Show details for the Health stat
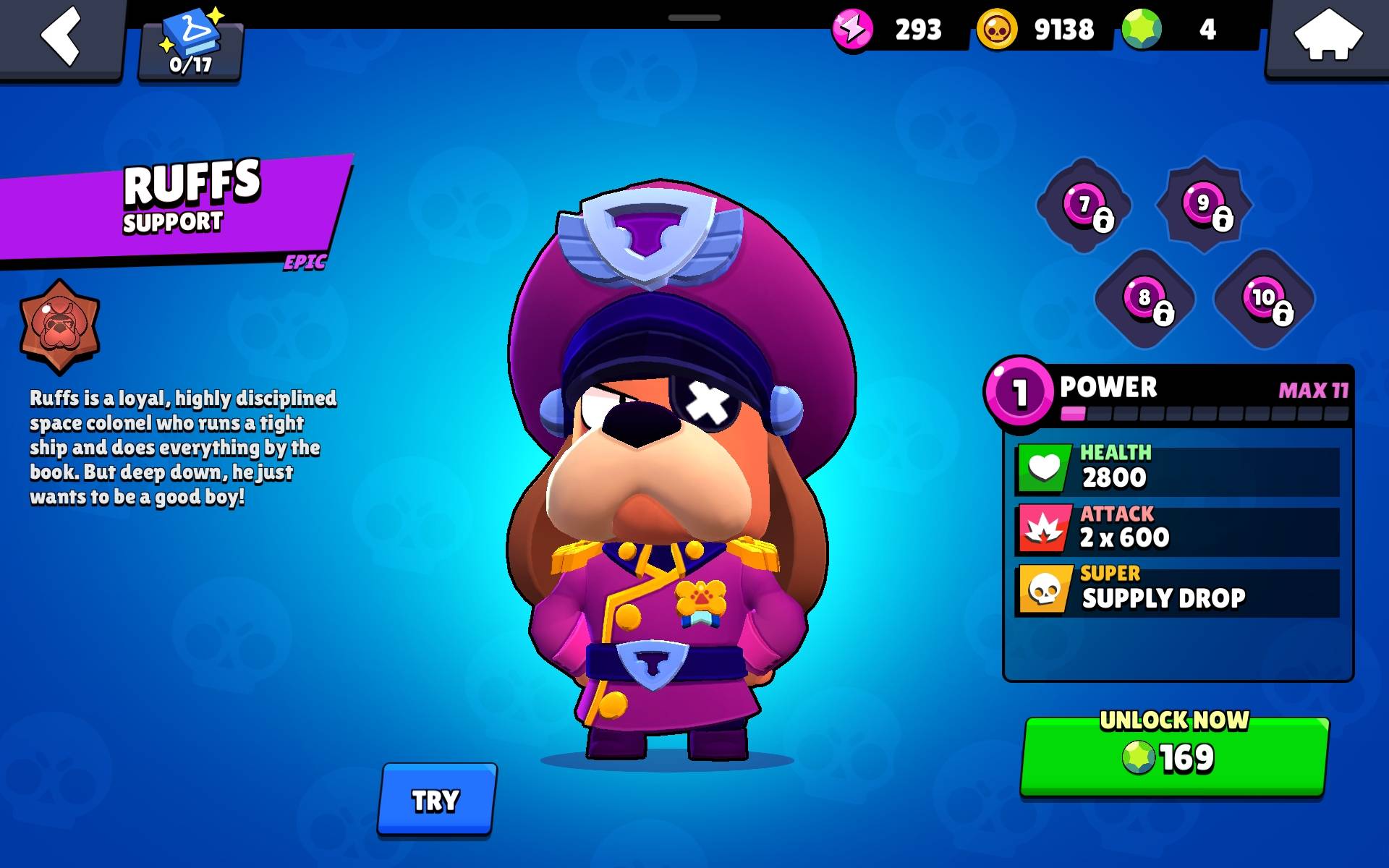This screenshot has height=868, width=1389. [x=1178, y=468]
